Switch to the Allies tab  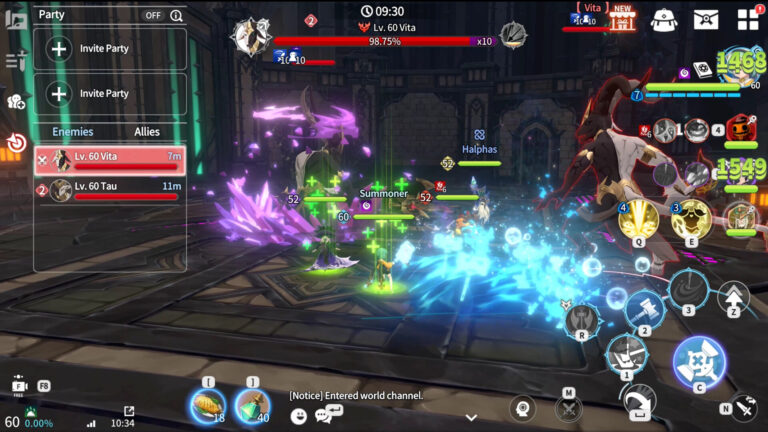pyautogui.click(x=147, y=132)
